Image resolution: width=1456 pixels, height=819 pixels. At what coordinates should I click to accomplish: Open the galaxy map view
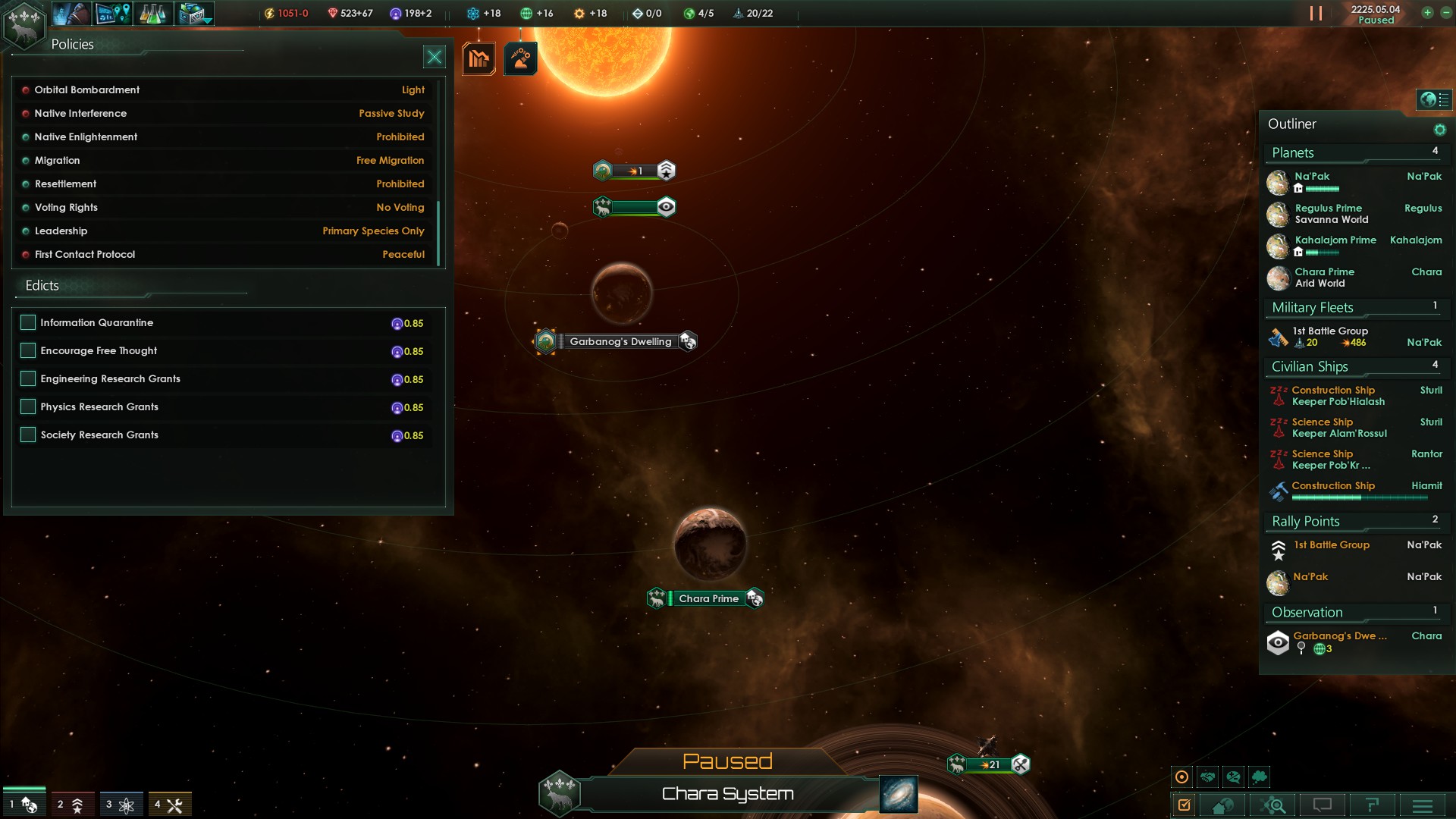[x=899, y=794]
